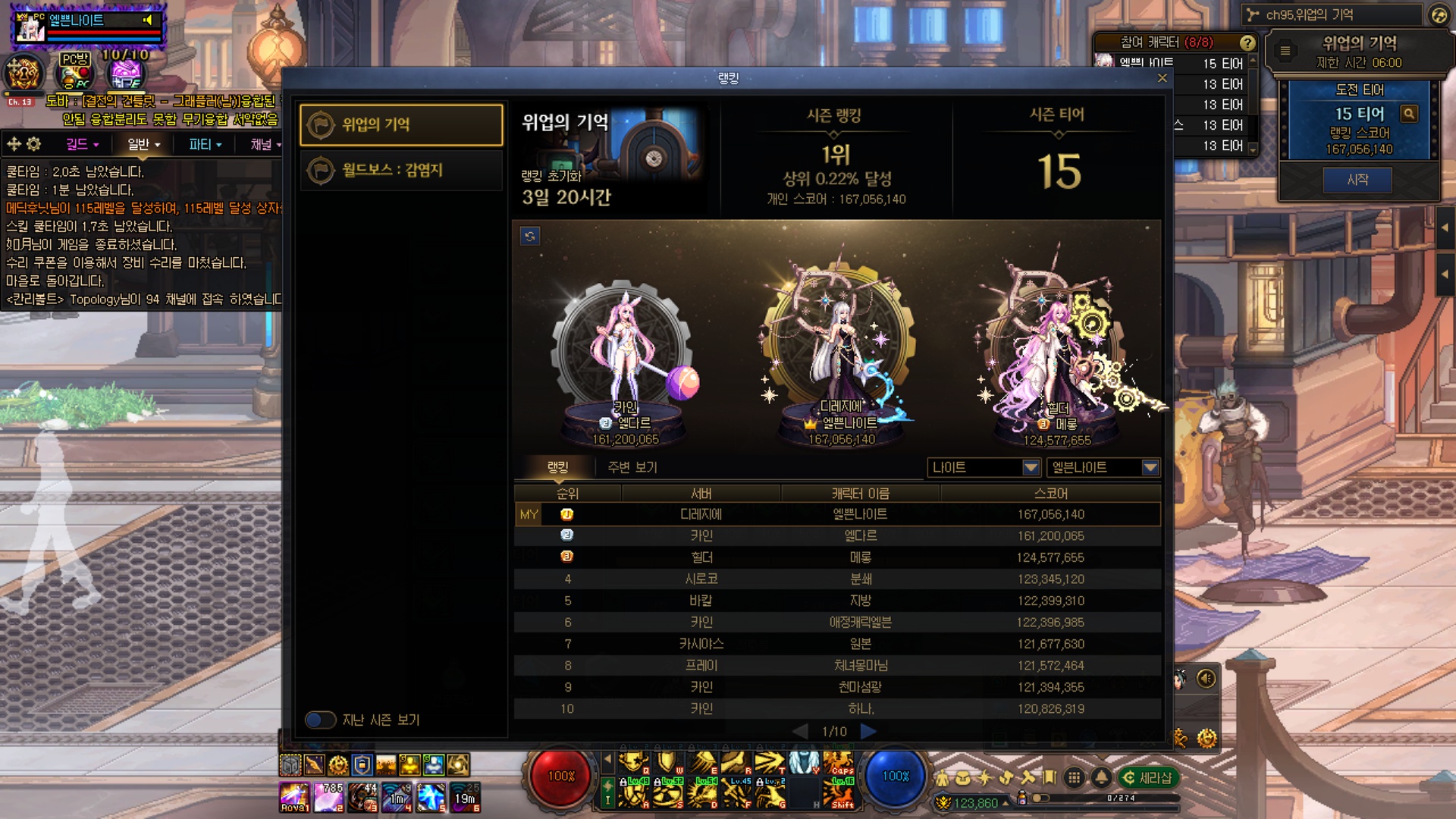This screenshot has height=819, width=1456.
Task: Open the 엘븐나이트 subclass dropdown
Action: point(1103,467)
